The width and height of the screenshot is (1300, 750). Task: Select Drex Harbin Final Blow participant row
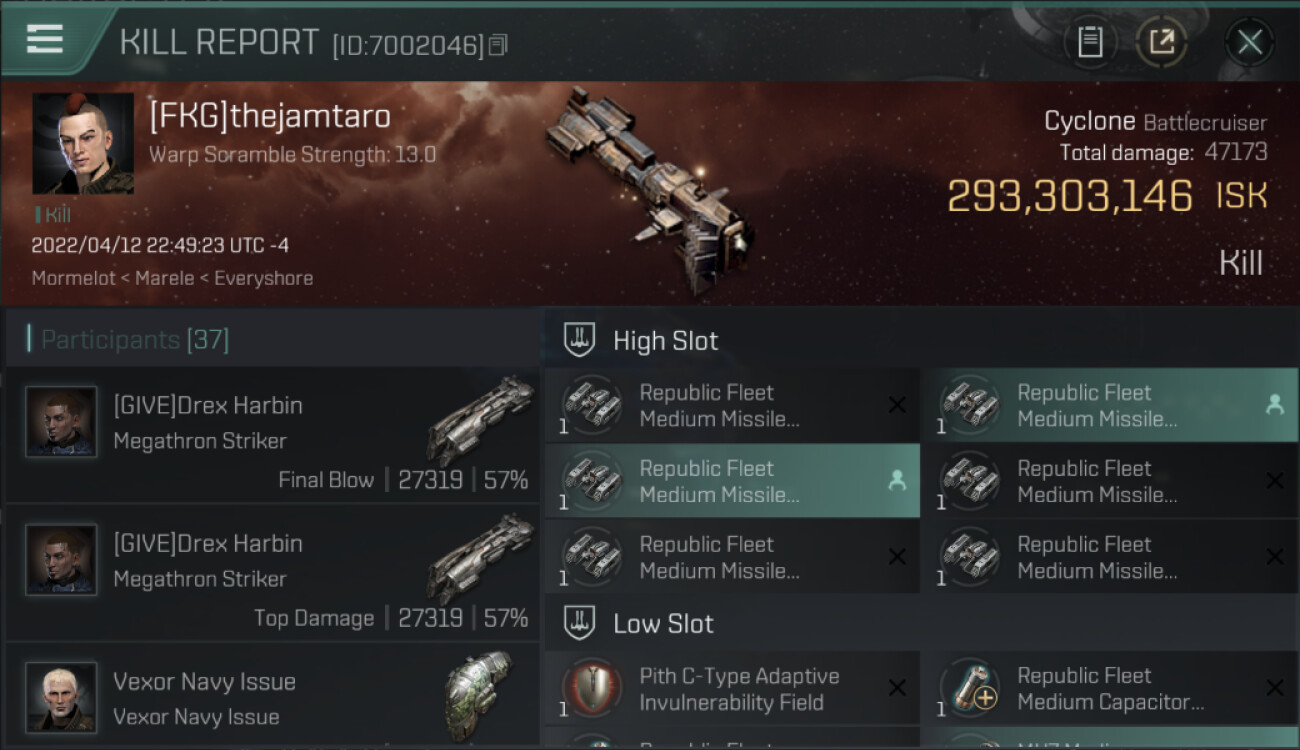pos(272,435)
